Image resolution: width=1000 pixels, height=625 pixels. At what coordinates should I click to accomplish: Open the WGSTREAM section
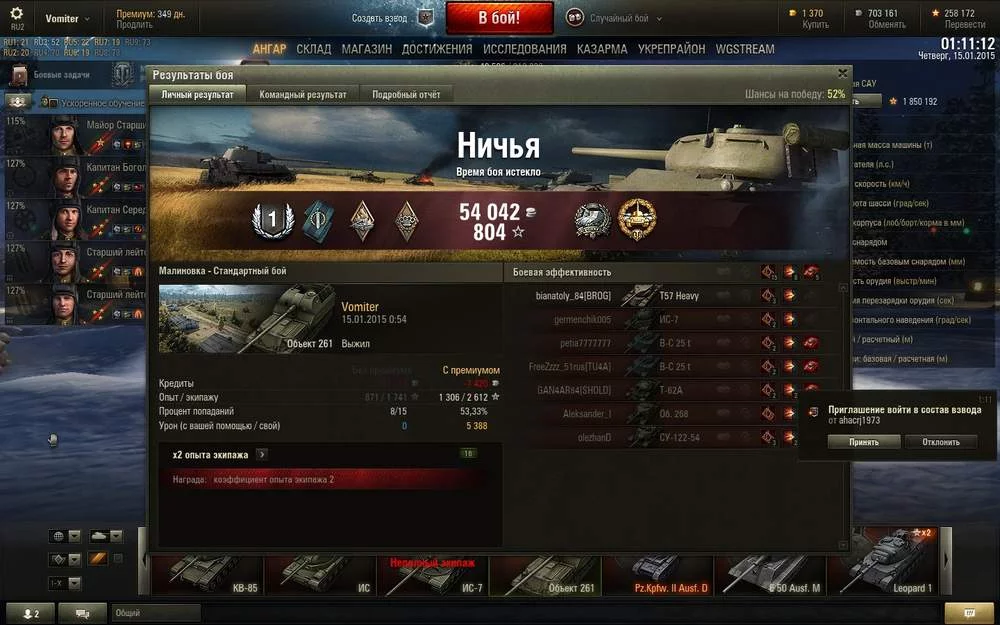(744, 49)
